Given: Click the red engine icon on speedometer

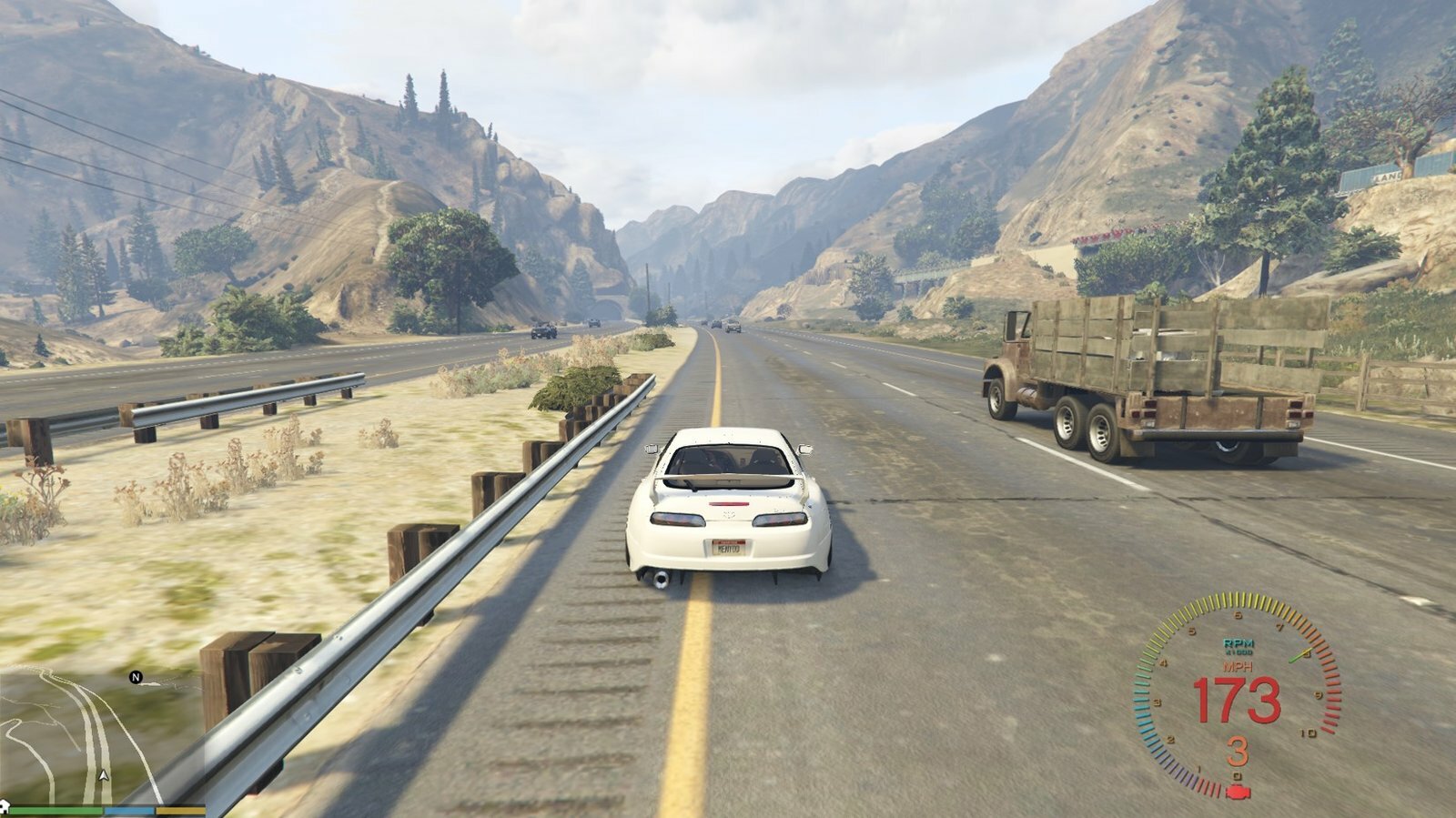Looking at the screenshot, I should [1238, 790].
